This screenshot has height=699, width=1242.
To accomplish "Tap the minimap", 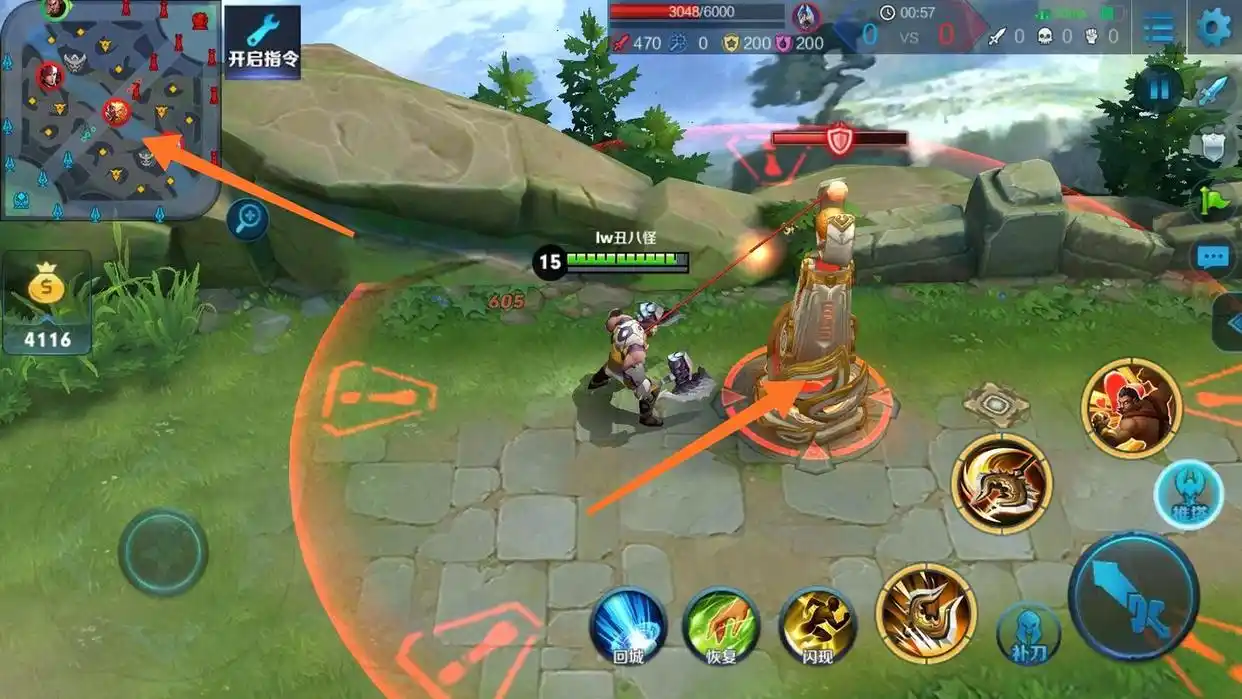I will pos(110,108).
